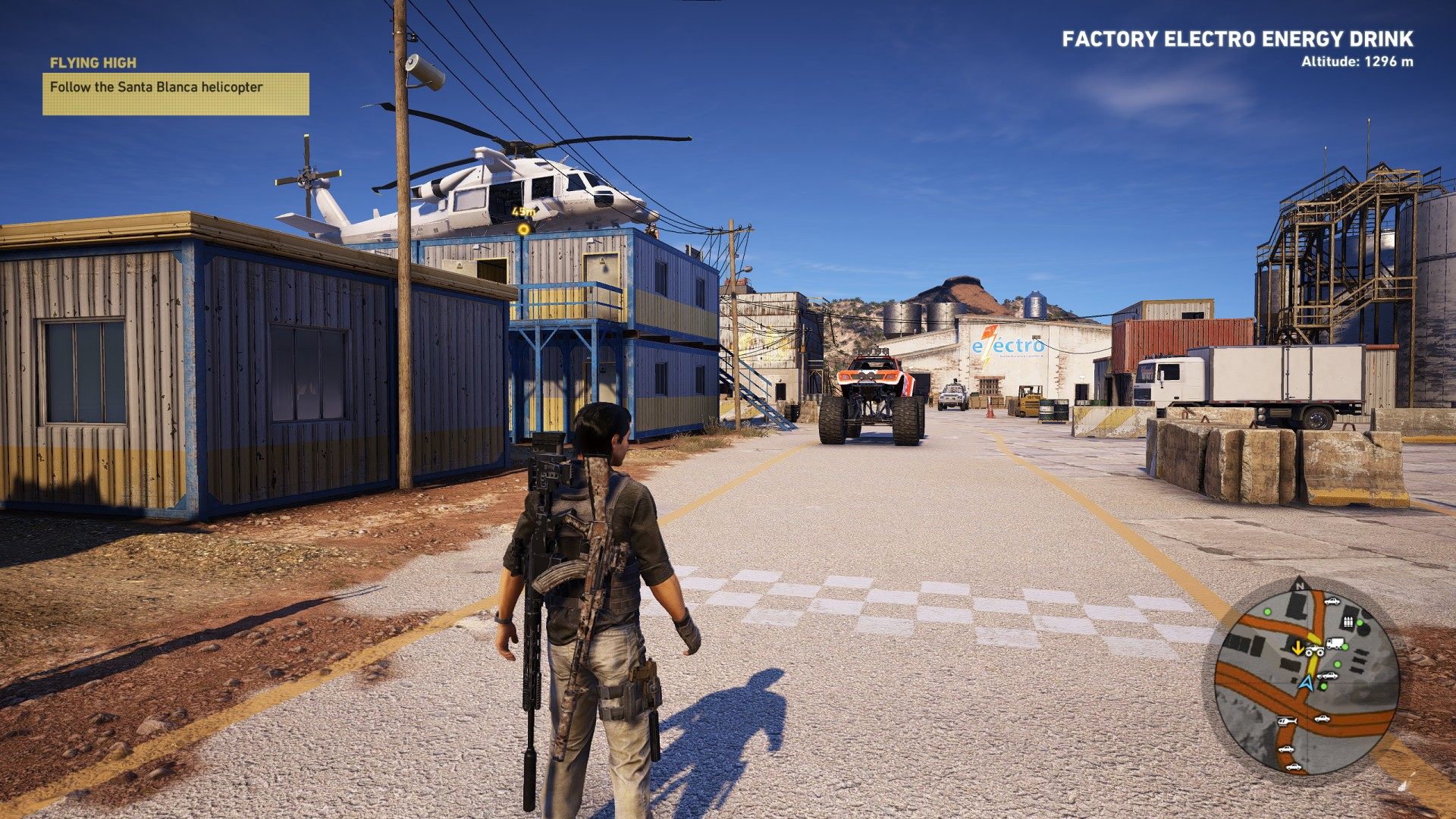1456x819 pixels.
Task: Click the monster truck icon on the minimap
Action: pyautogui.click(x=1313, y=650)
